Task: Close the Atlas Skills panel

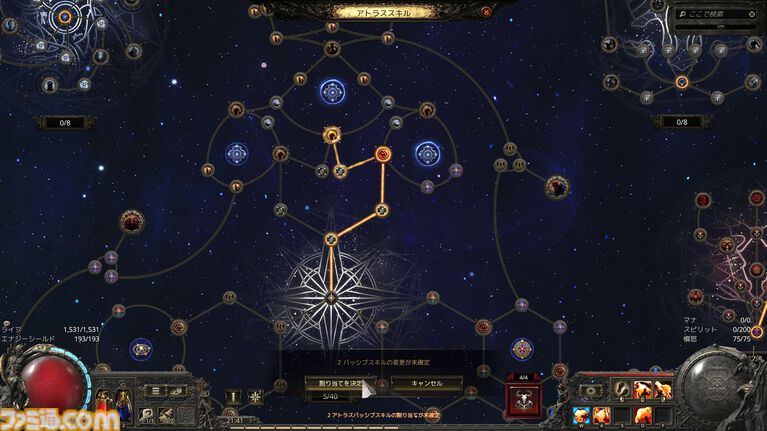Action: [487, 12]
